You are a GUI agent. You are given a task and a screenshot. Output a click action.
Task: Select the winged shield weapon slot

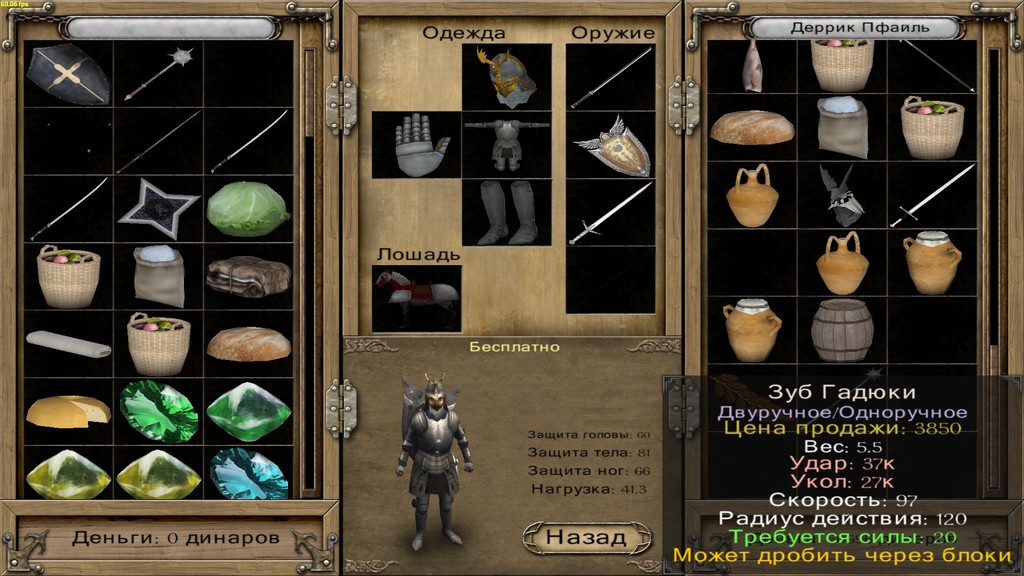611,144
